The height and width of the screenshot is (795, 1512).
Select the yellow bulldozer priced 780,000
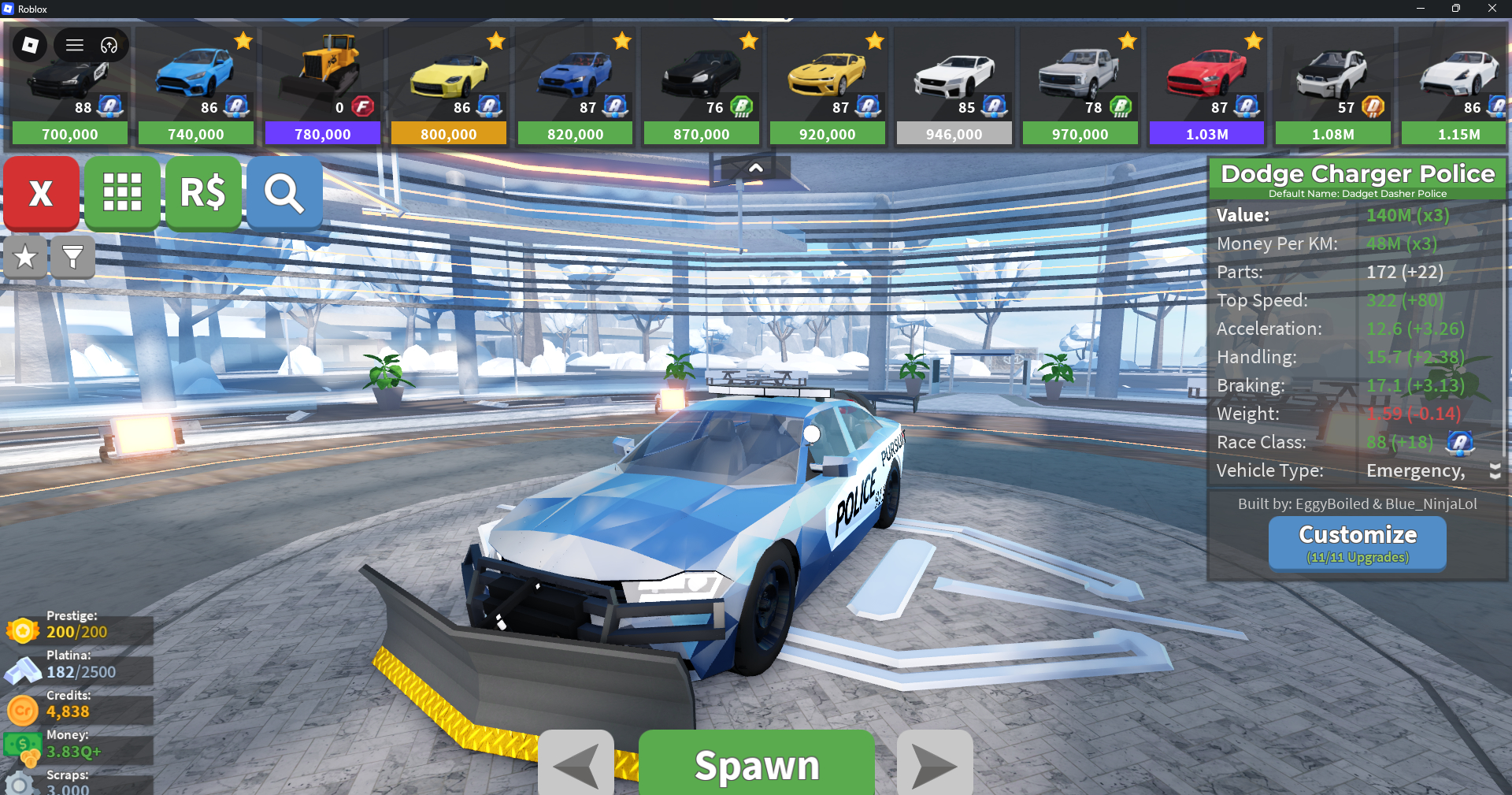click(x=323, y=87)
